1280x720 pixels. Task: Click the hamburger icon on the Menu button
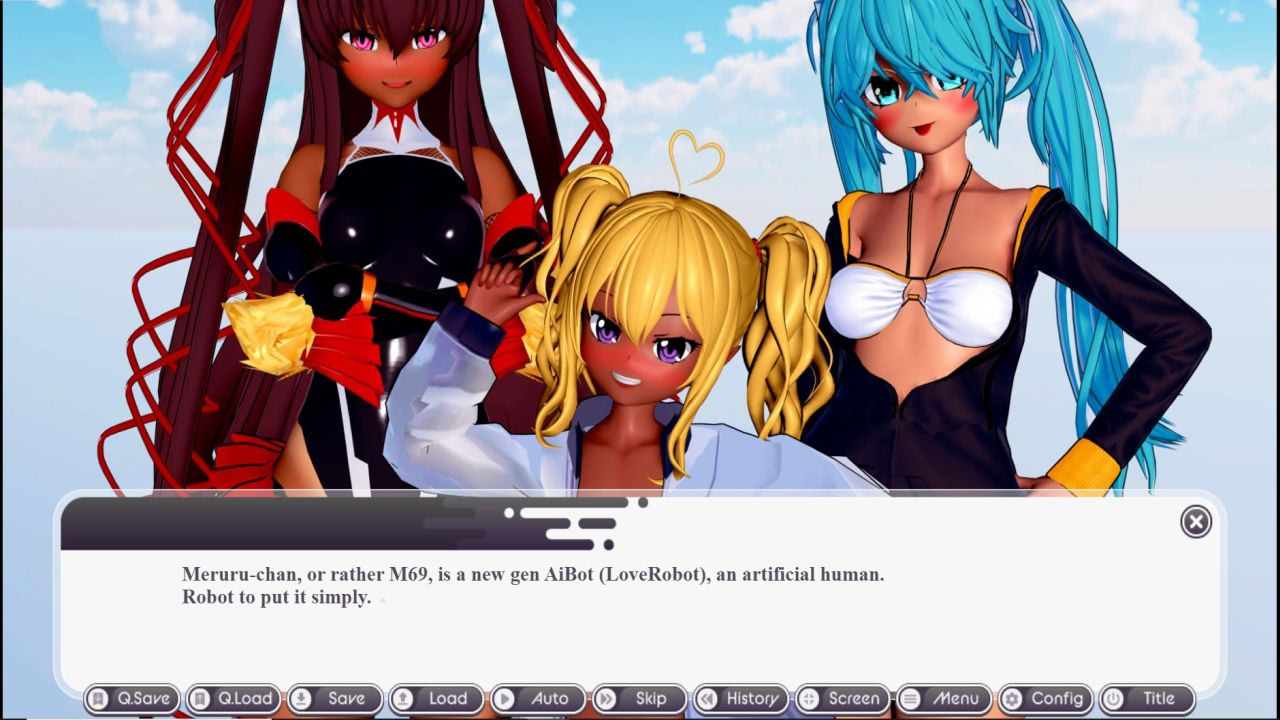click(911, 699)
